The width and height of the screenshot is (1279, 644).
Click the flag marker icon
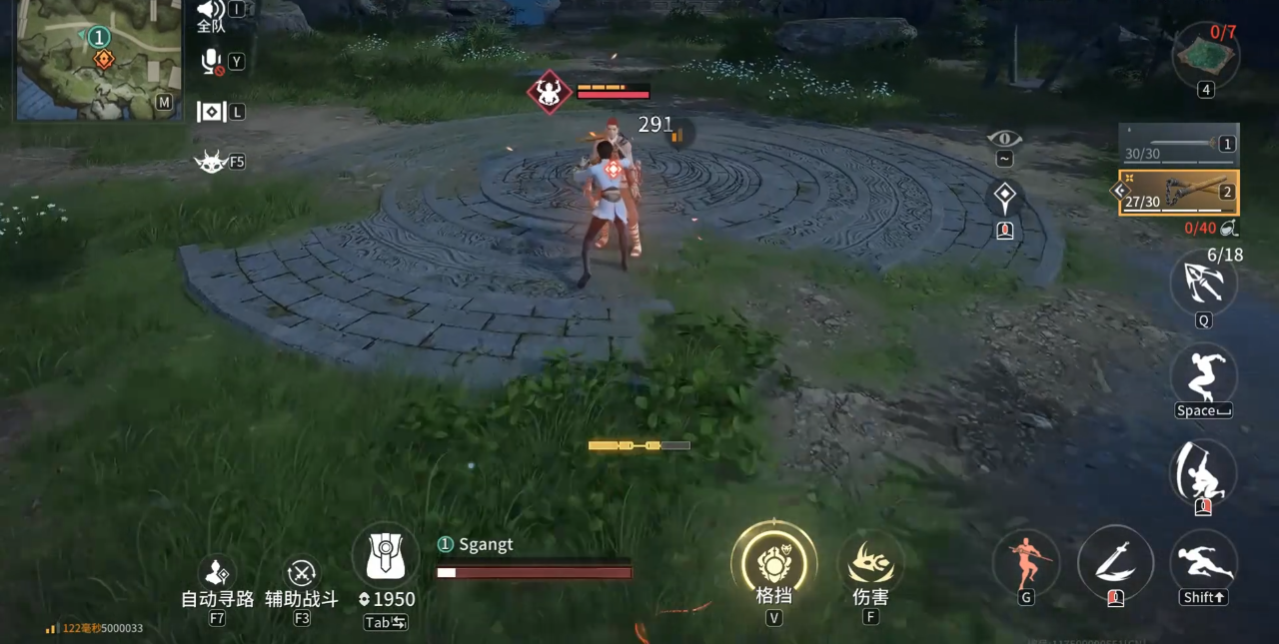pyautogui.click(x=211, y=112)
